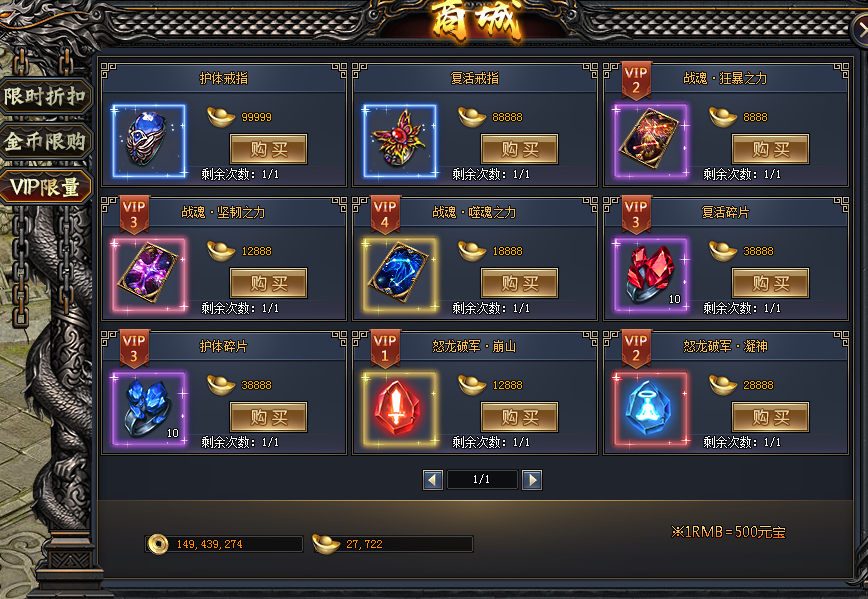
Task: Purchase 复活碎片 red crystals
Action: tap(770, 284)
